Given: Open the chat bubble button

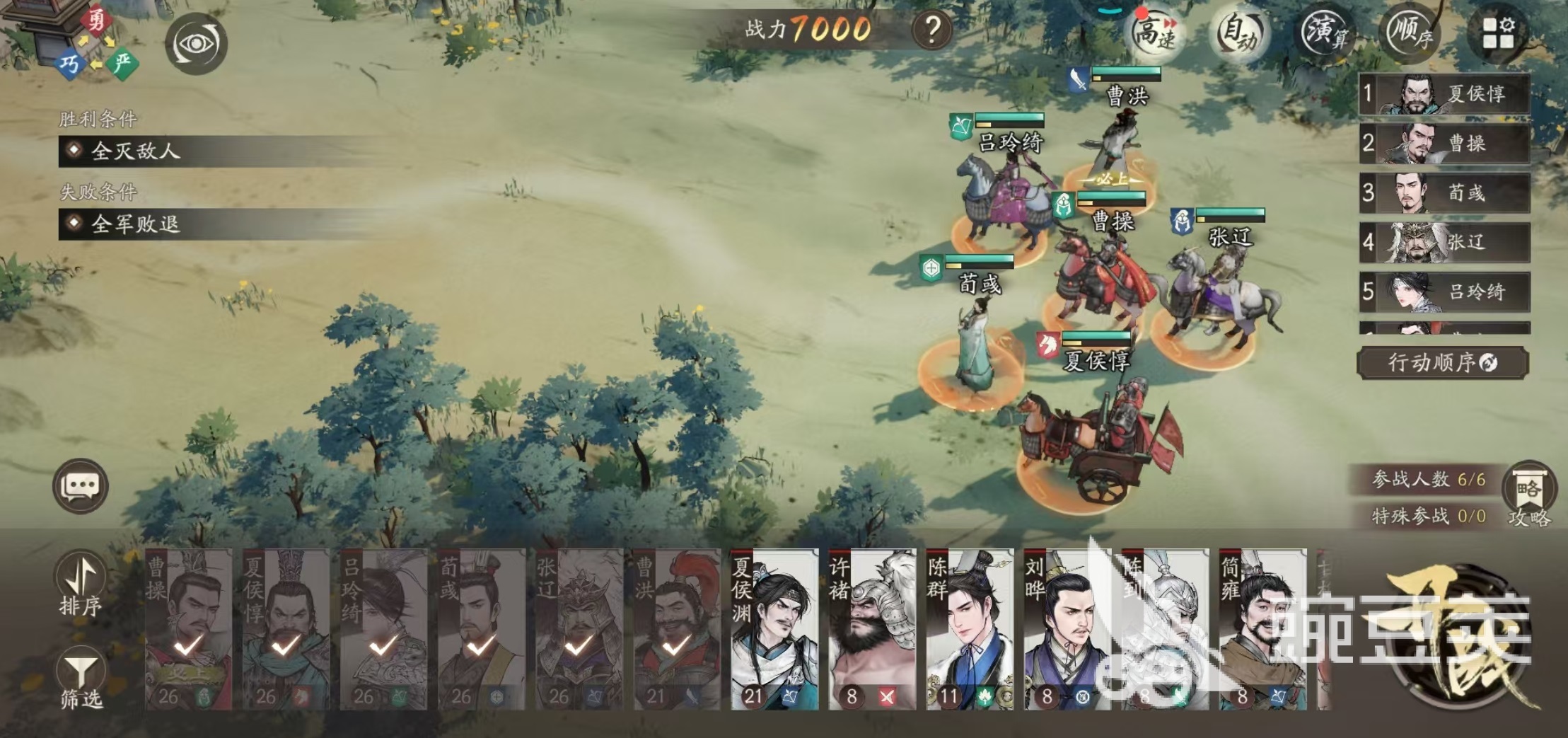Looking at the screenshot, I should click(x=81, y=486).
